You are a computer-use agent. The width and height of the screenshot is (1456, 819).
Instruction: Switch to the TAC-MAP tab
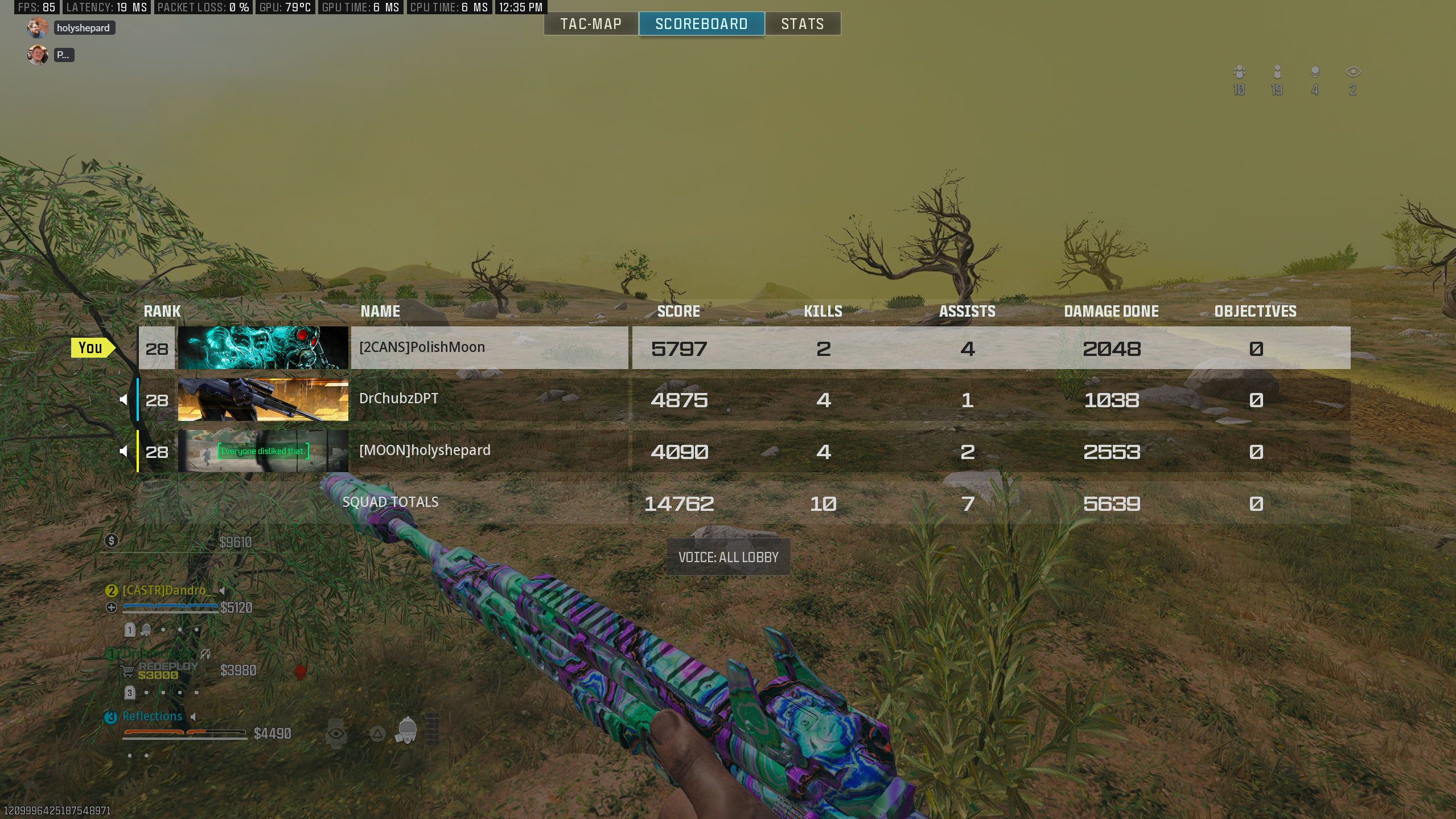(x=590, y=24)
